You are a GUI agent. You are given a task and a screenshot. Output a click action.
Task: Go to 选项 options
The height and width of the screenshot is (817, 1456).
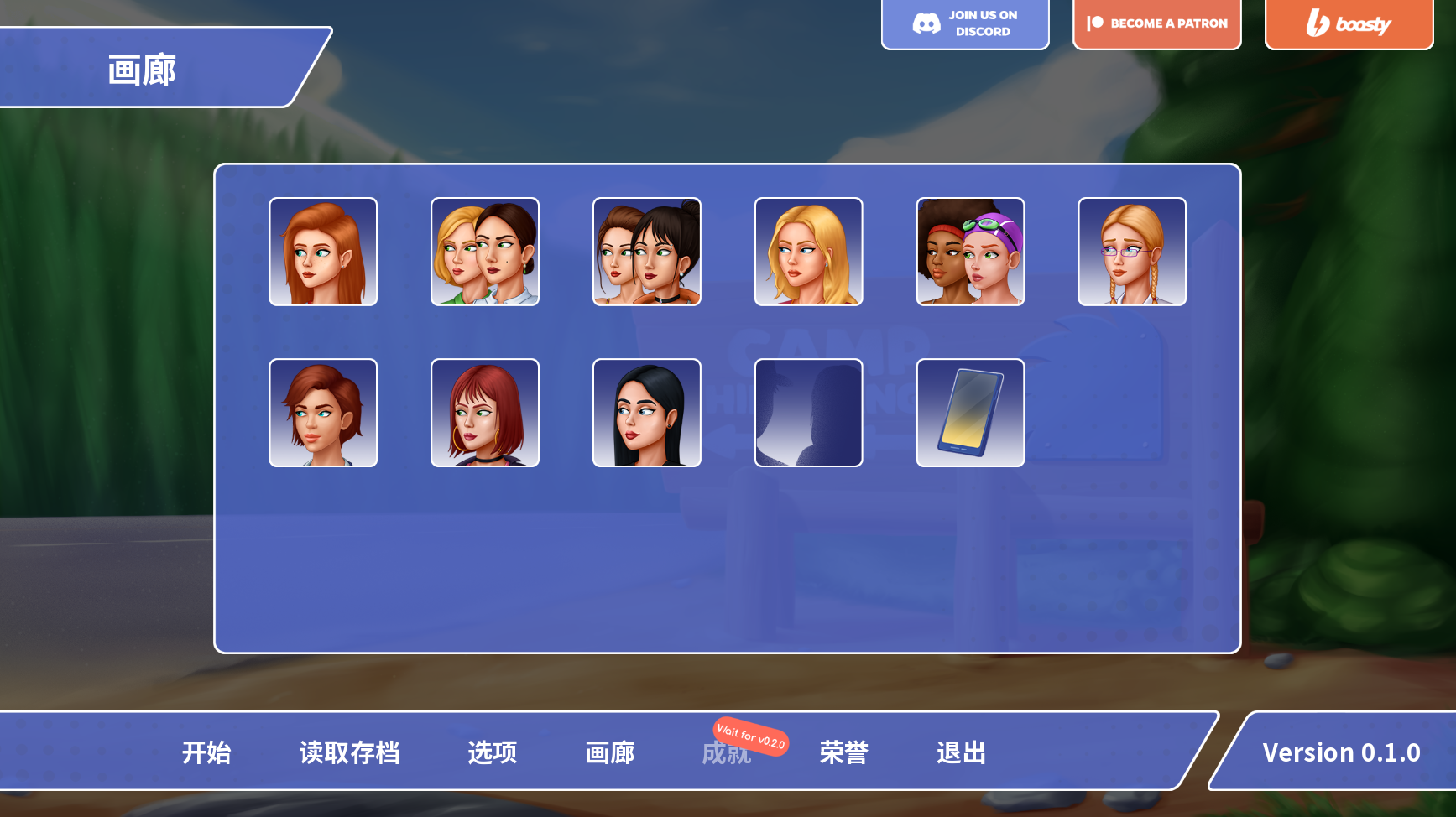coord(492,752)
